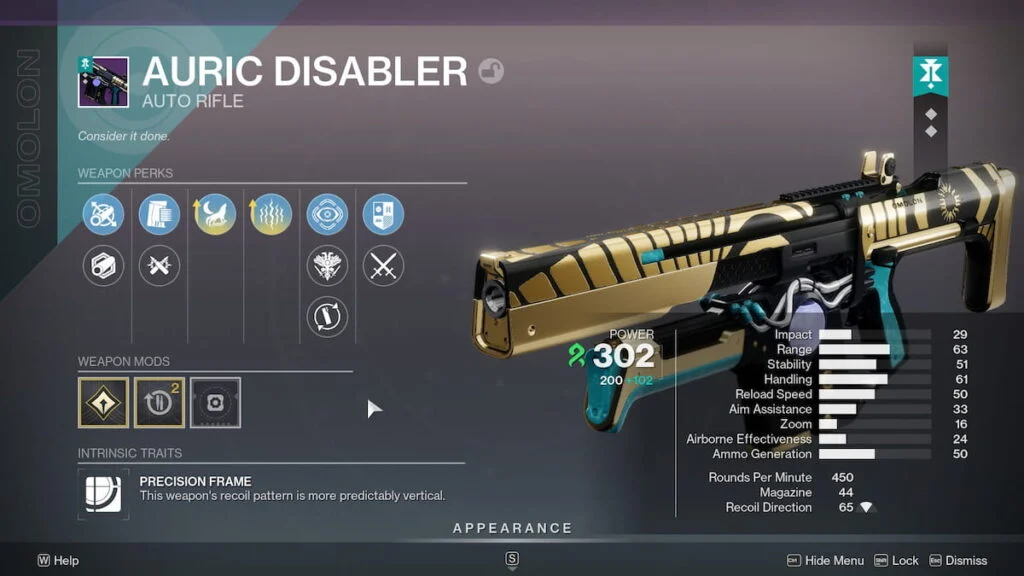Pick the crossed swords perk
1024x576 pixels.
(x=383, y=266)
